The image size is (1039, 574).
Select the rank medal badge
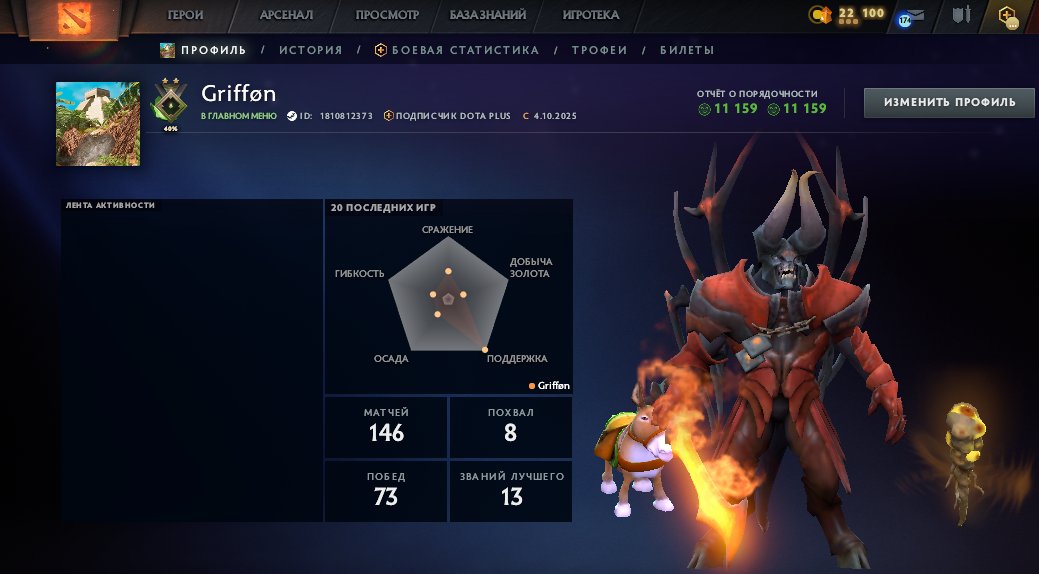click(170, 103)
